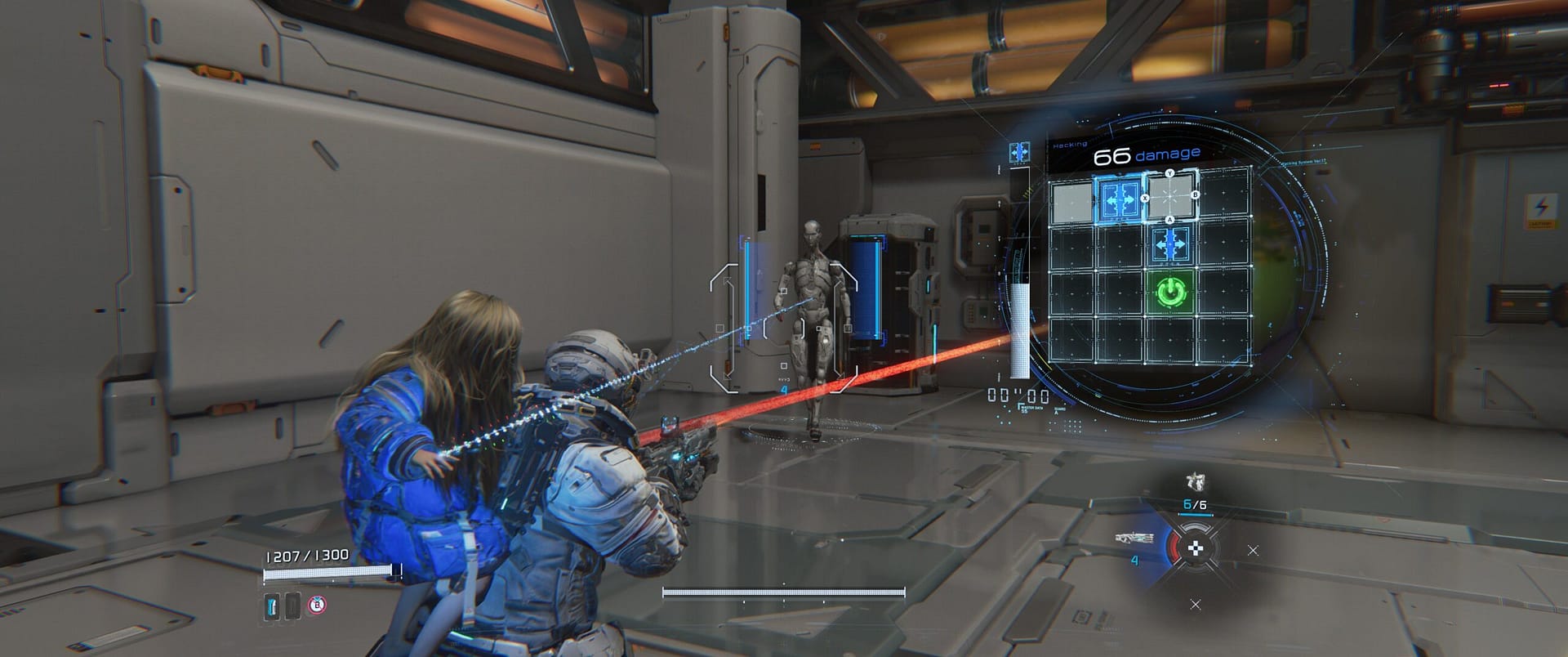Click the blue arrow icon beside hacking gauge
The image size is (1568, 657).
(1019, 153)
